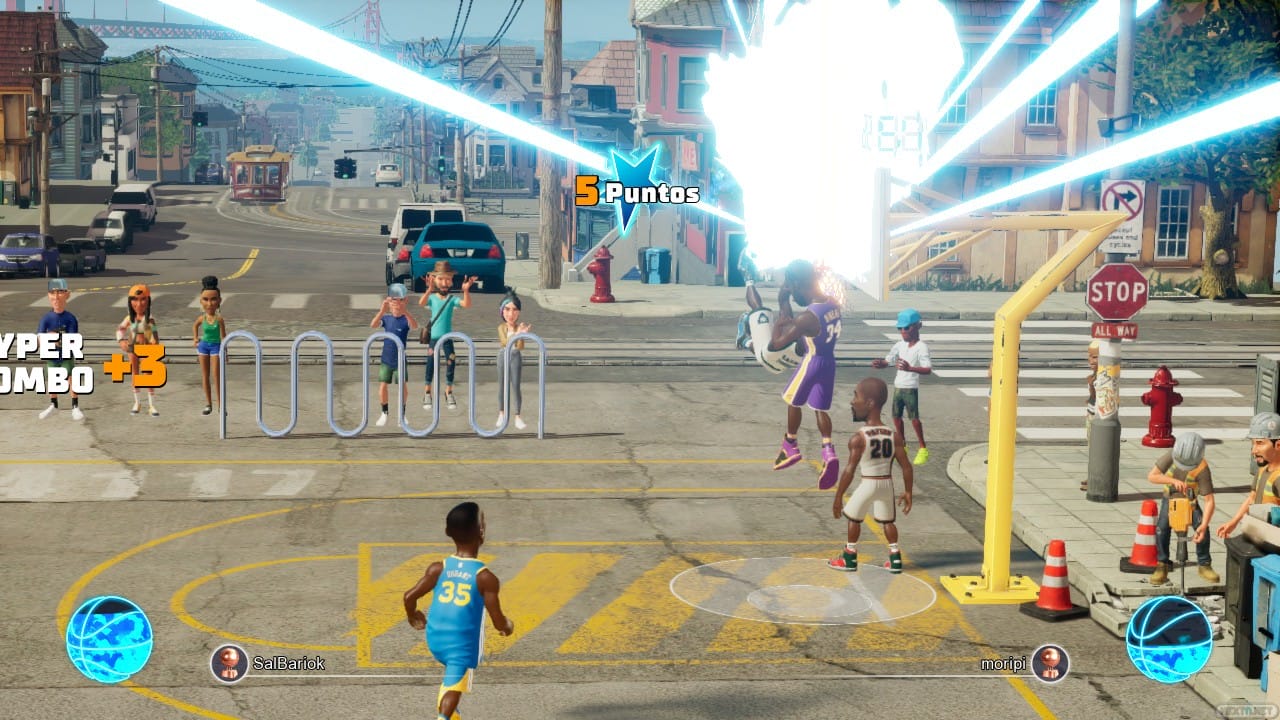Screen dimensions: 1280x720
Task: Click SalBariok's blue basketball power-up meter
Action: pos(109,639)
